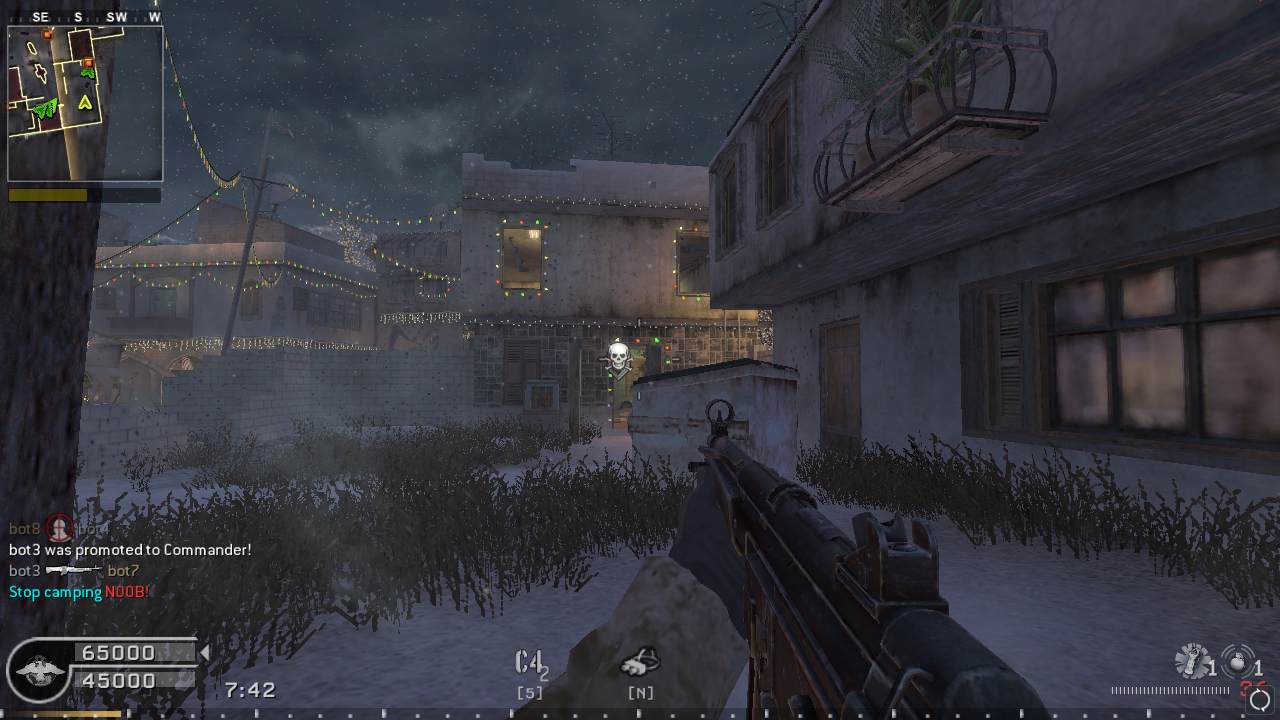Select the C4 explosive icon
1280x720 pixels.
529,663
